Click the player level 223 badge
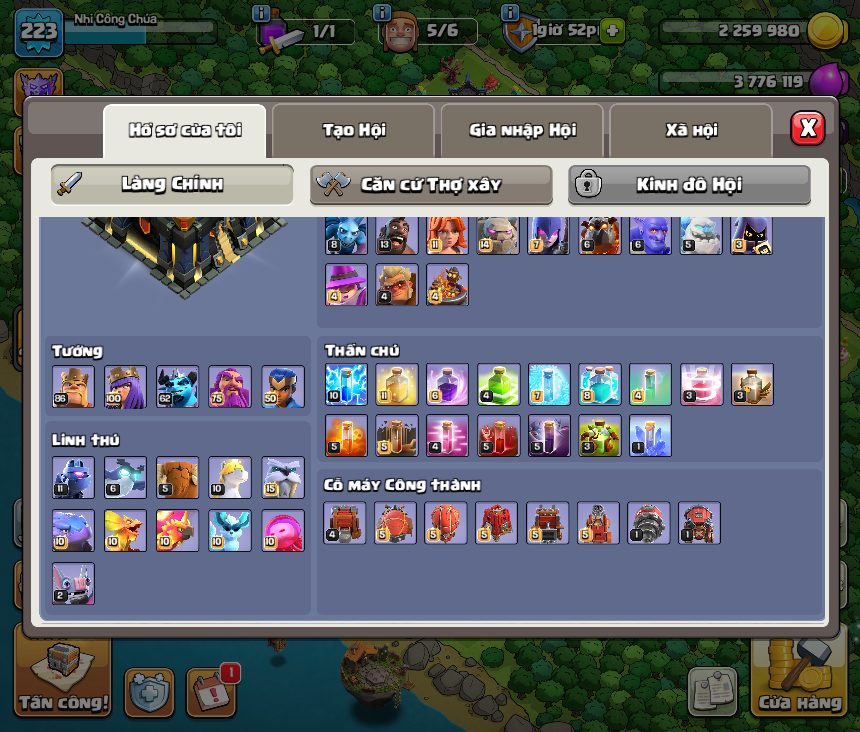The height and width of the screenshot is (732, 860). (x=39, y=33)
